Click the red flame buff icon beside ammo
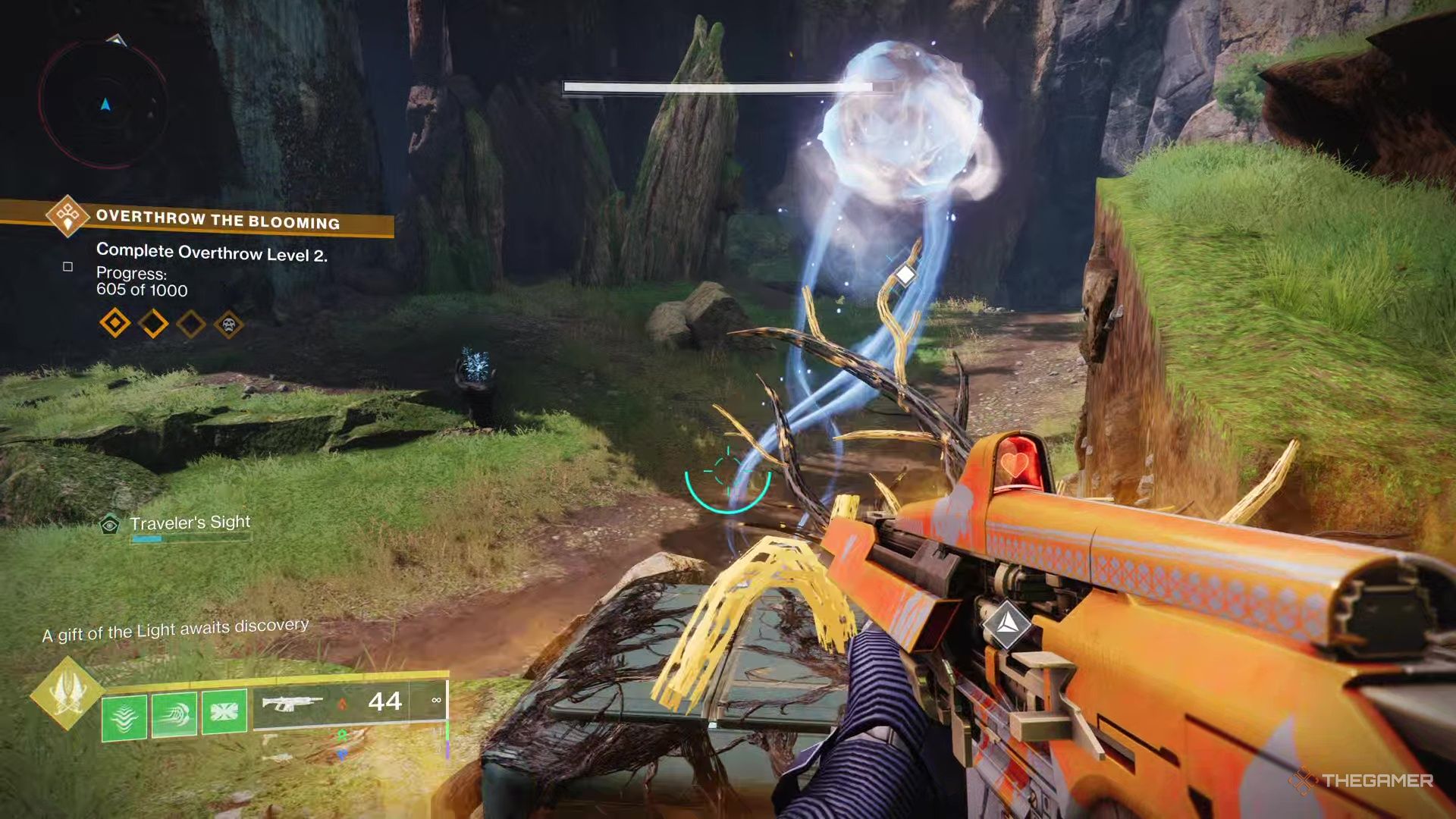 343,704
